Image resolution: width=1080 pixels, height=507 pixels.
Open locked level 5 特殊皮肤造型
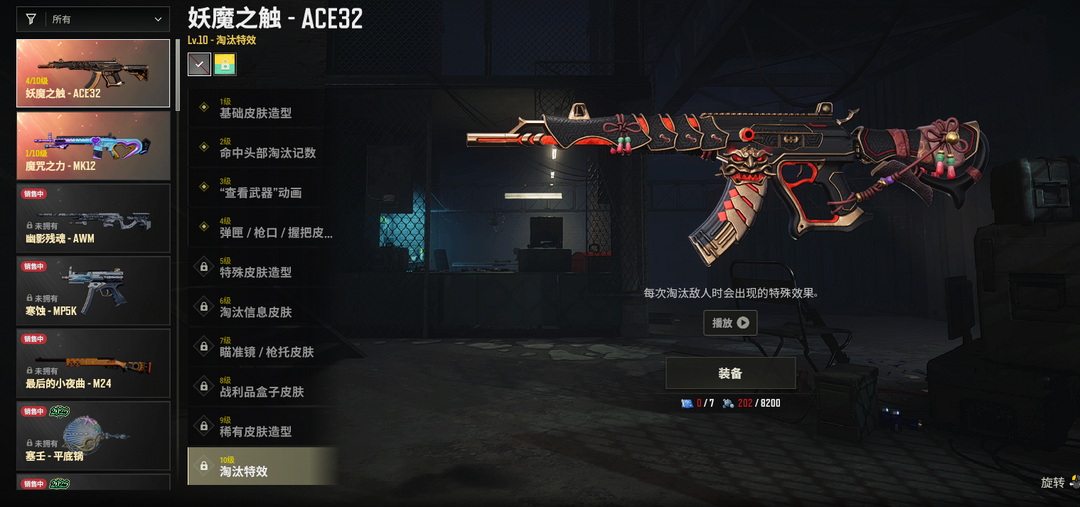pyautogui.click(x=262, y=268)
